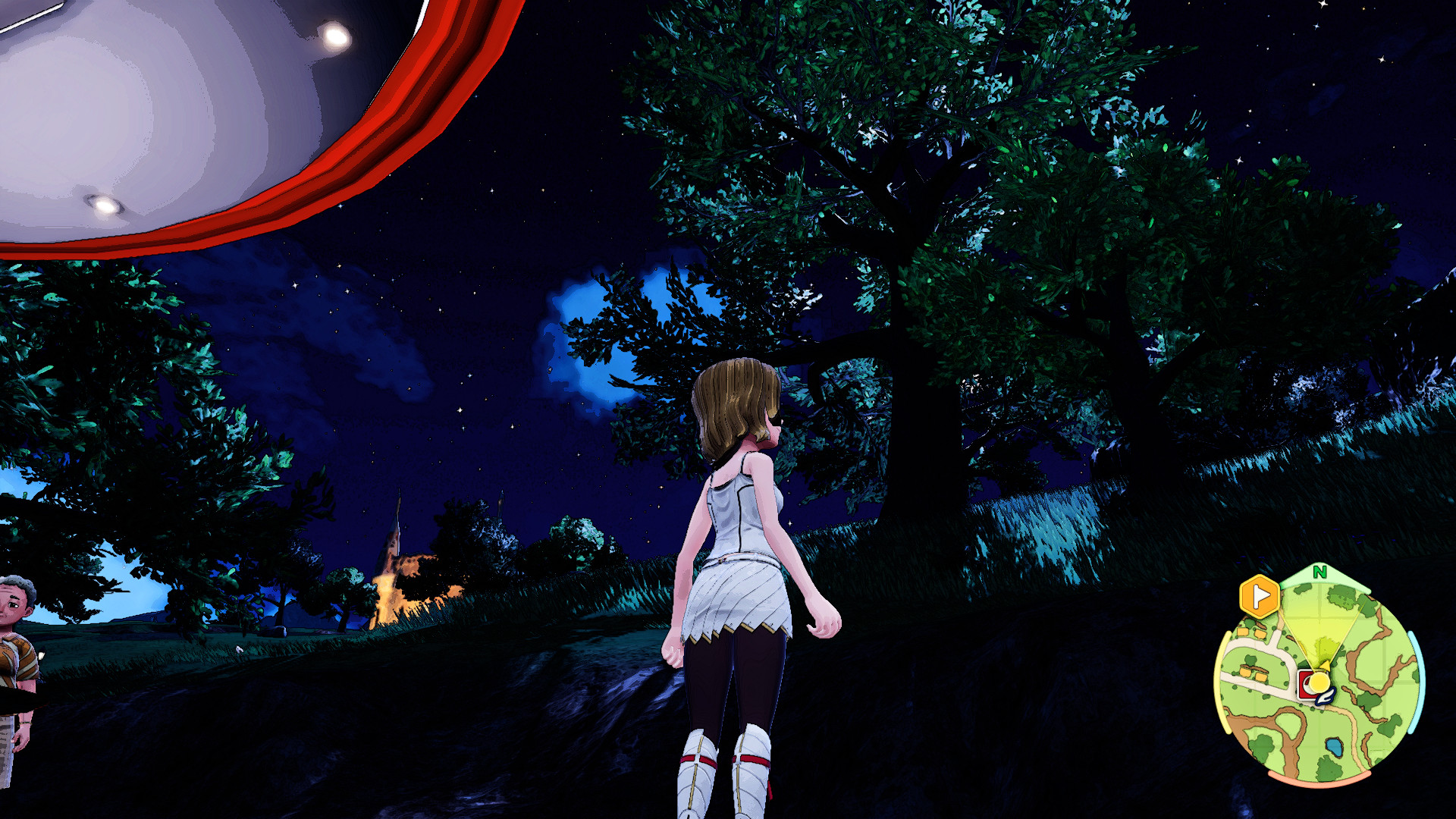The width and height of the screenshot is (1456, 819).
Task: Open the minimap's green top banner
Action: [1320, 576]
